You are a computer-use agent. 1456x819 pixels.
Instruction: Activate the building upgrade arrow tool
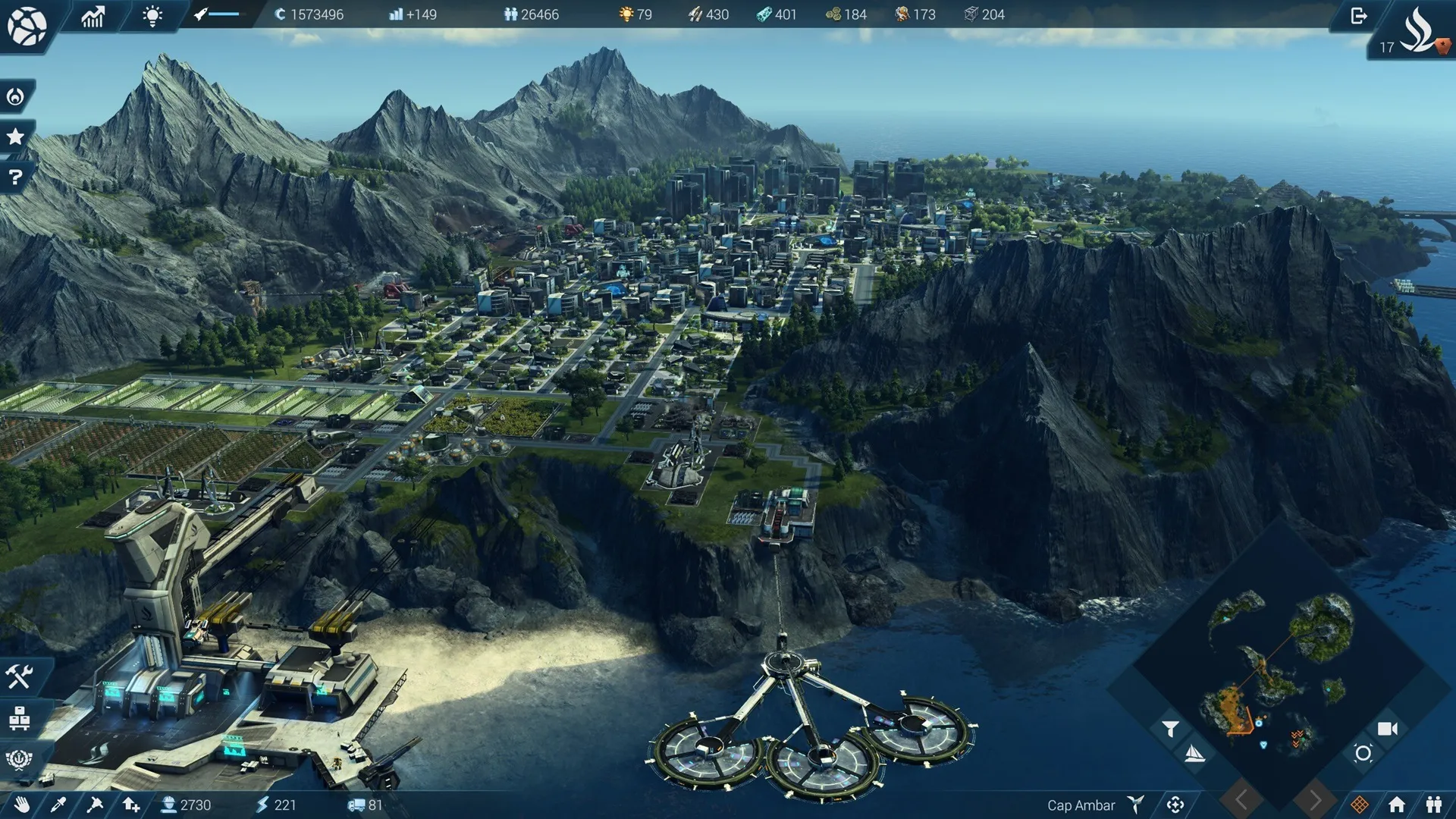131,805
